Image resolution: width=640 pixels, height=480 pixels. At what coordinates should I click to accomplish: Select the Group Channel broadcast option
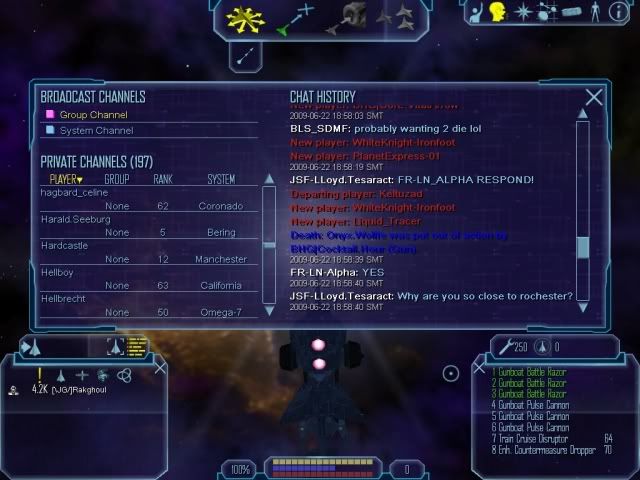click(94, 115)
